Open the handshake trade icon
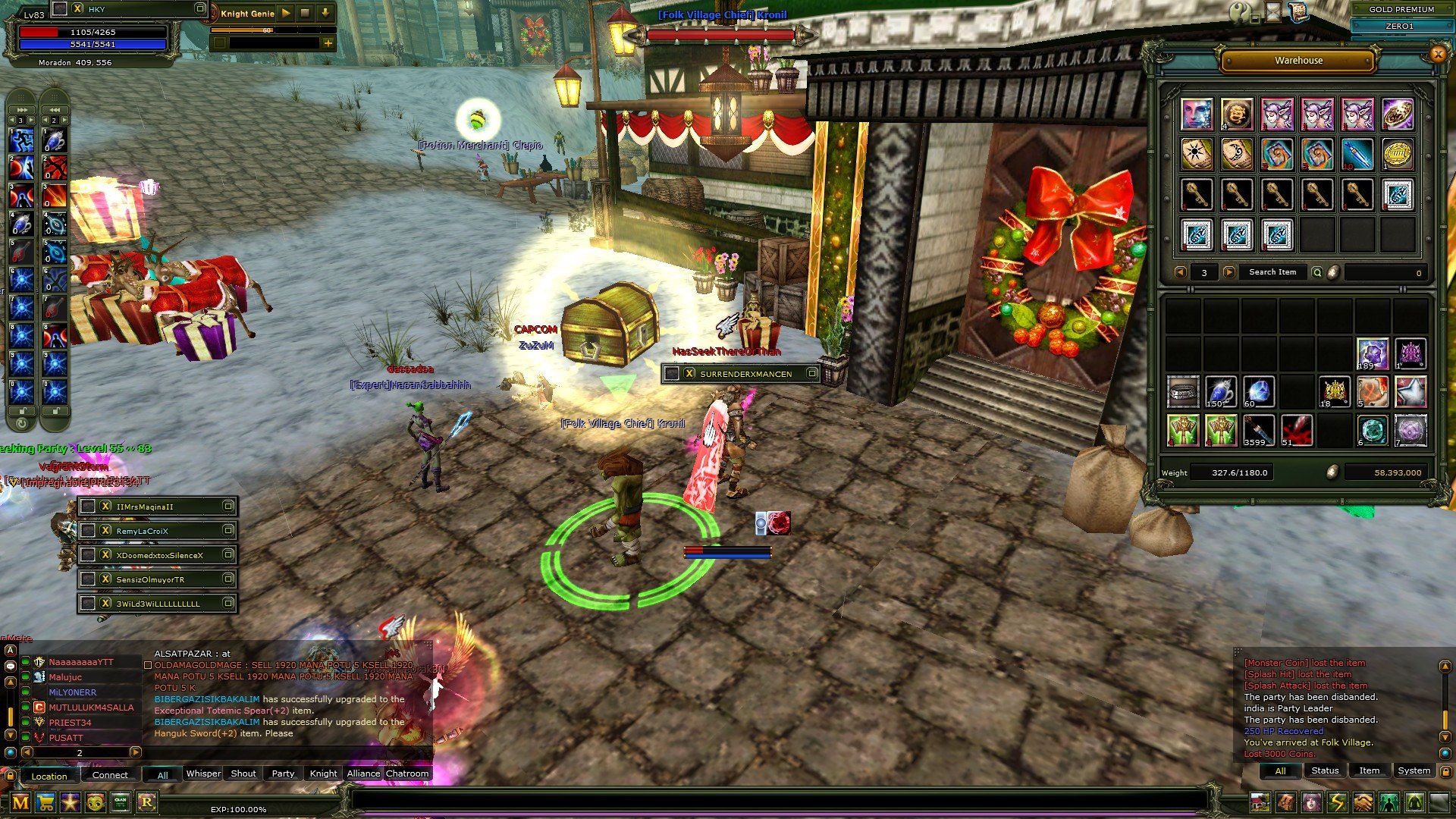Viewport: 1456px width, 819px height. point(1363,802)
